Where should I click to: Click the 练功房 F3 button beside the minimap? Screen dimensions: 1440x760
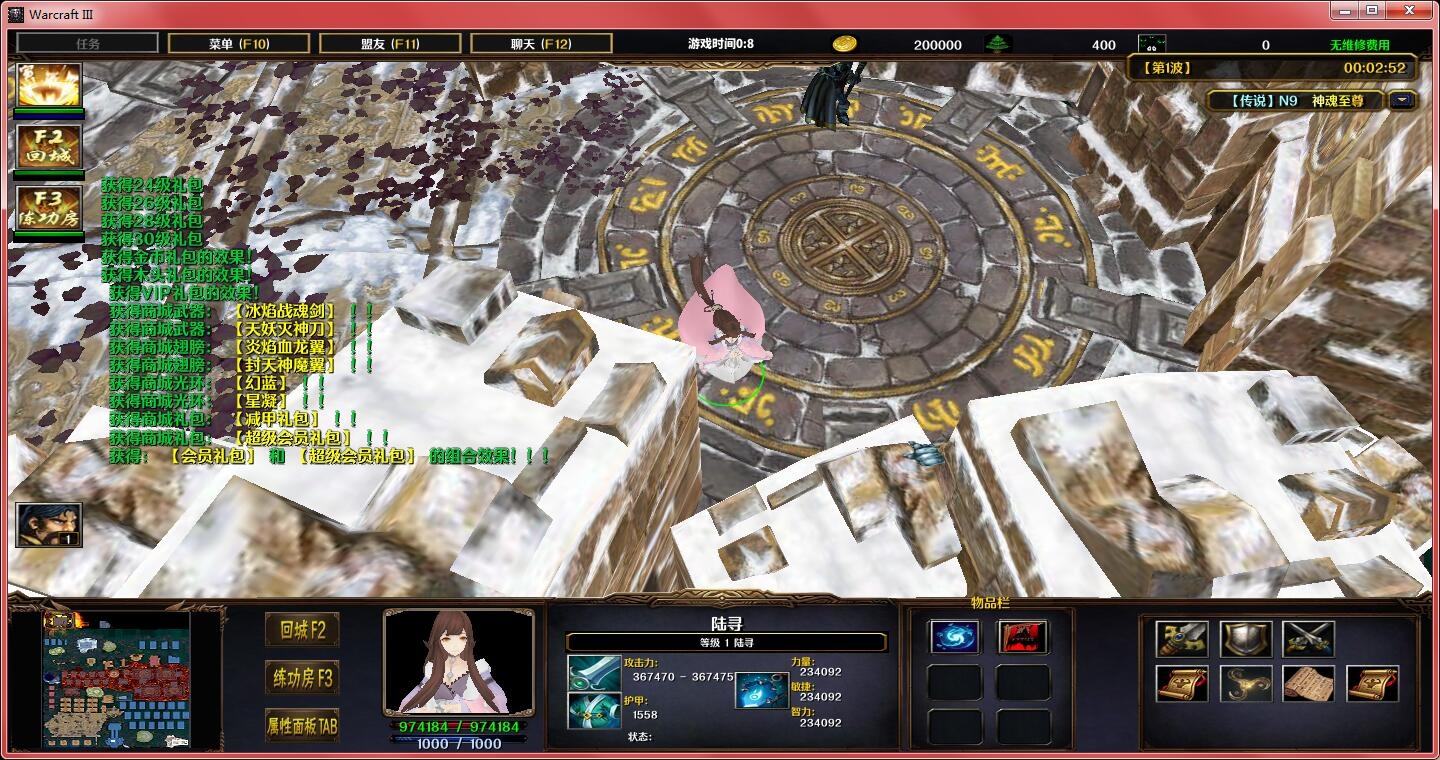pos(302,678)
